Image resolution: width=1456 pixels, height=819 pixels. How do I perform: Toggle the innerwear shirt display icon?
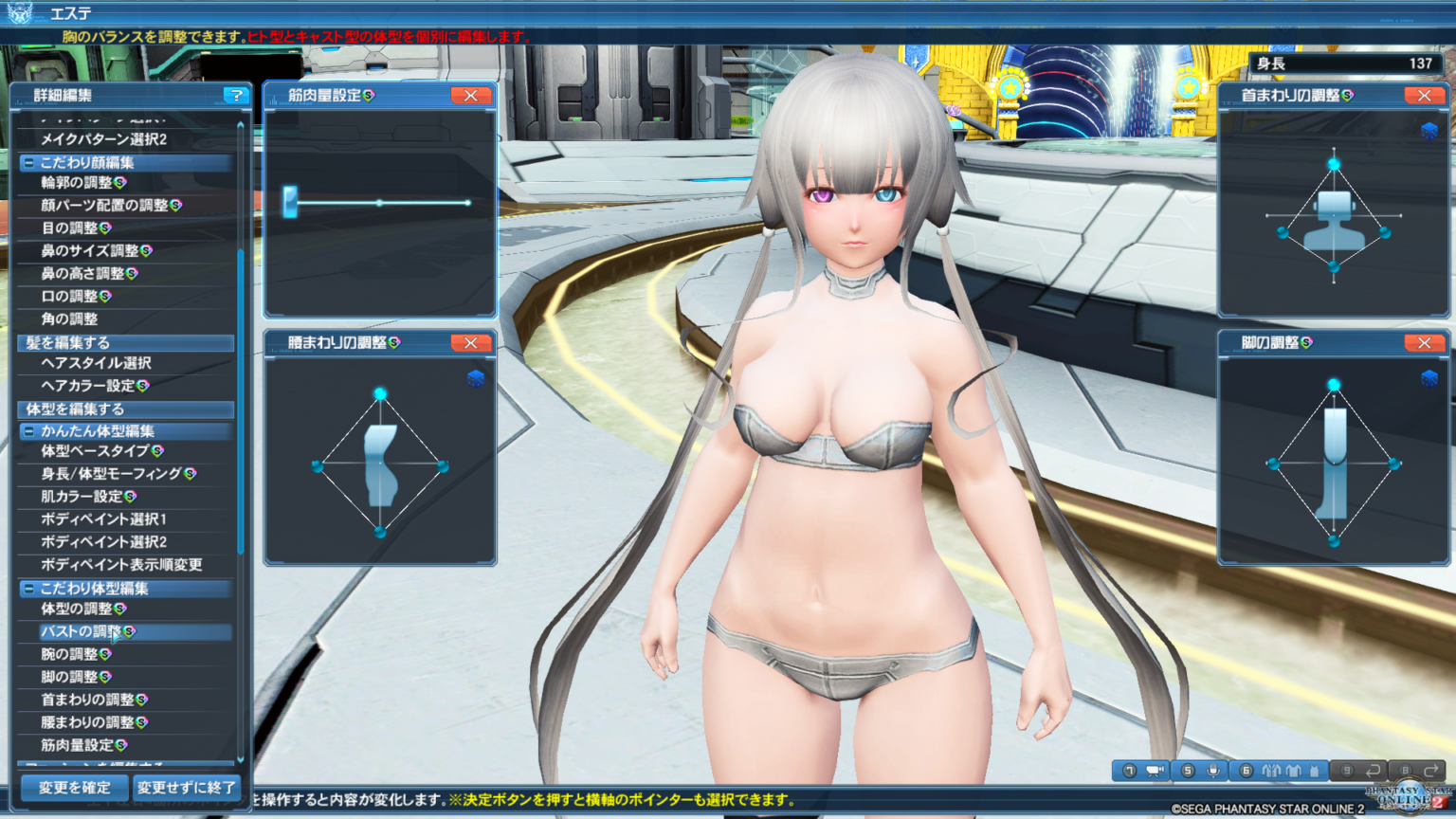click(x=1293, y=771)
